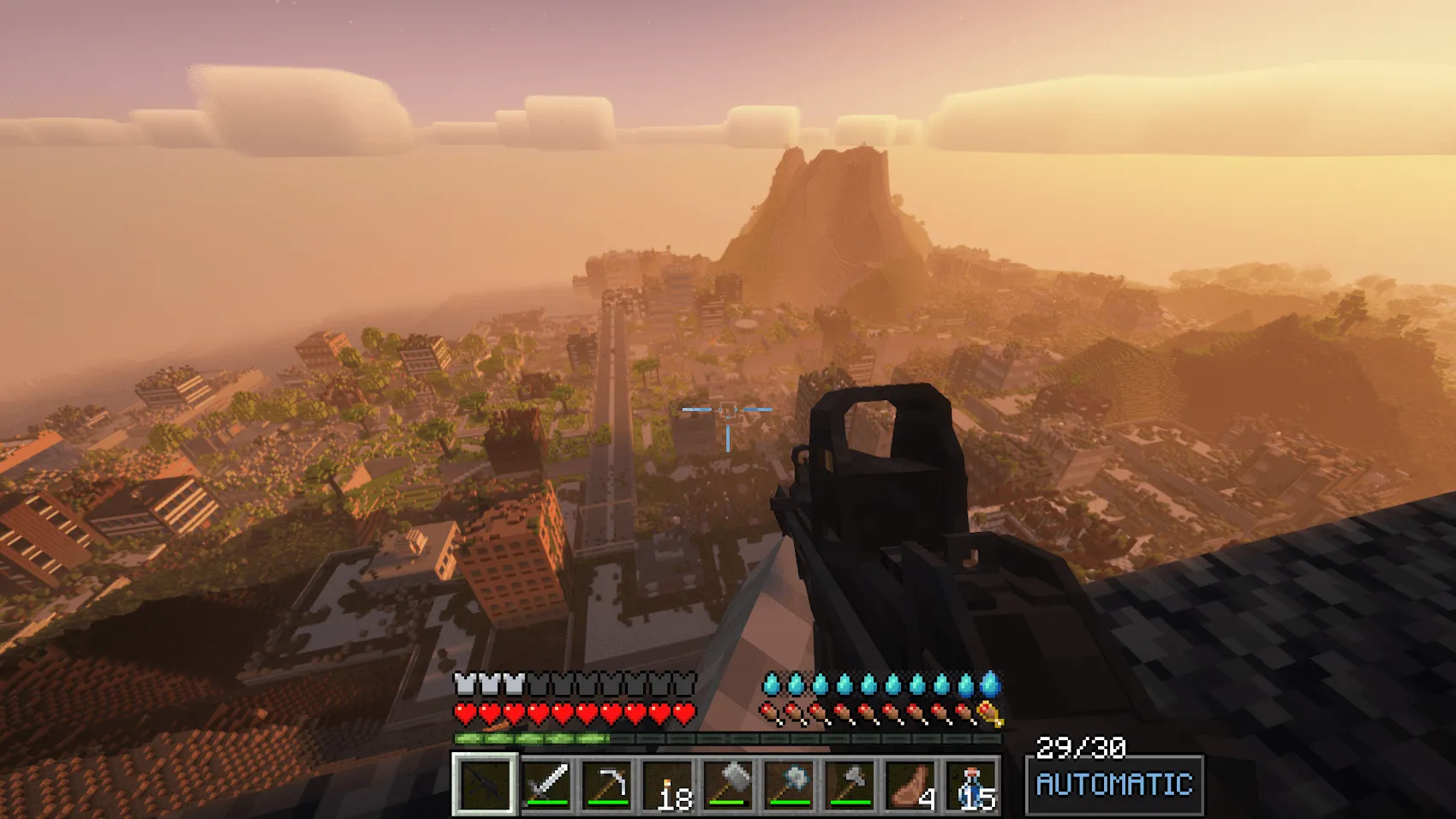Click the first silver chestplate armor icon
Image resolution: width=1456 pixels, height=819 pixels.
pyautogui.click(x=463, y=684)
